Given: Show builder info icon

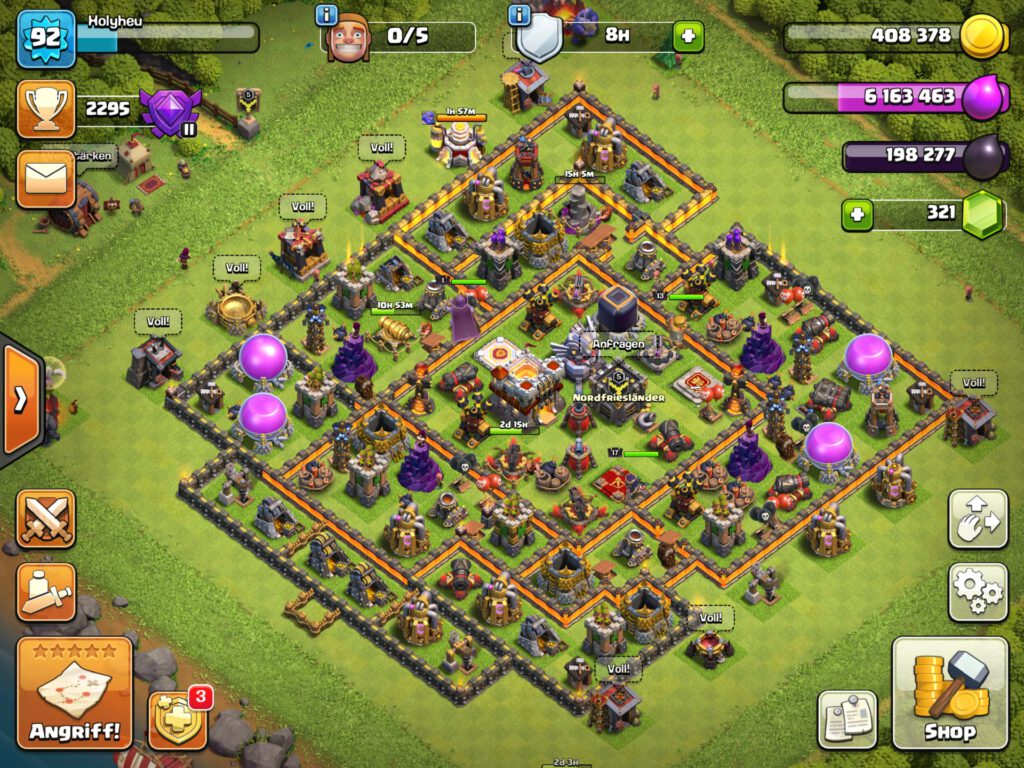Looking at the screenshot, I should [x=326, y=15].
